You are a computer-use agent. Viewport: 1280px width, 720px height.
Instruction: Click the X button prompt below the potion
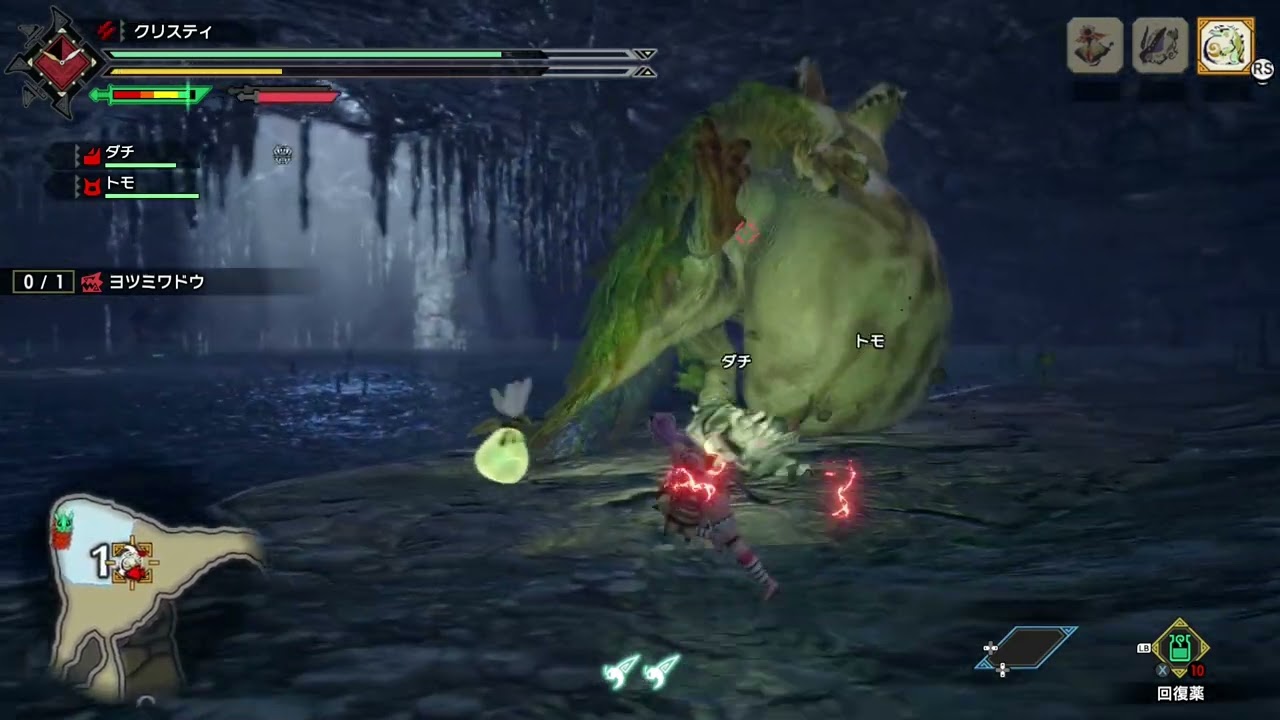tap(1163, 670)
